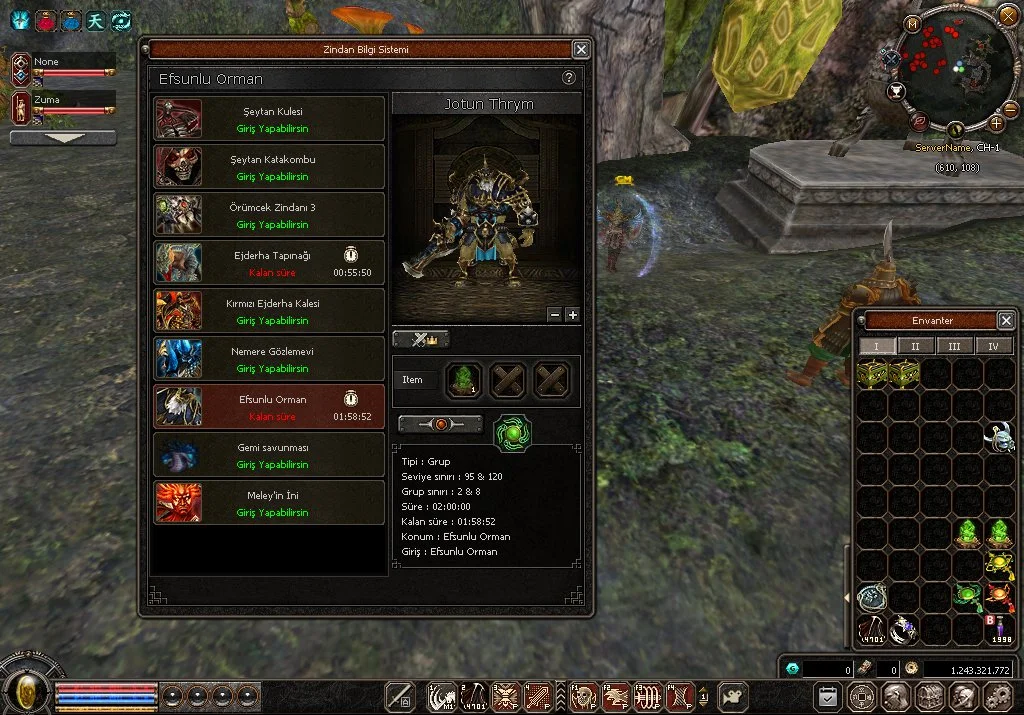Open the Örümcek Zindanı 3 entry
The width and height of the screenshot is (1024, 715).
click(x=269, y=215)
